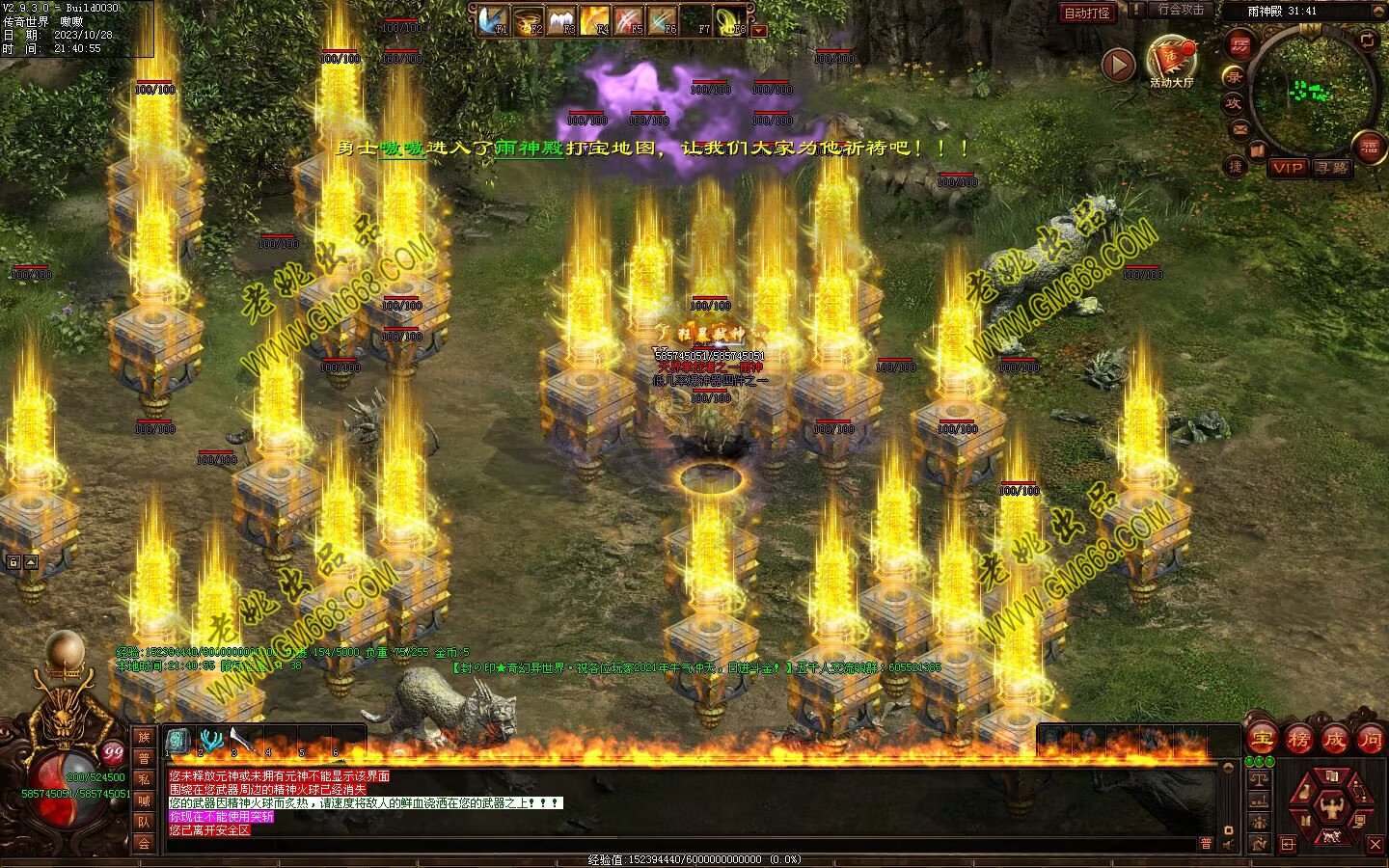Select the rune stone in belt slot 1
The width and height of the screenshot is (1389, 868).
(178, 741)
